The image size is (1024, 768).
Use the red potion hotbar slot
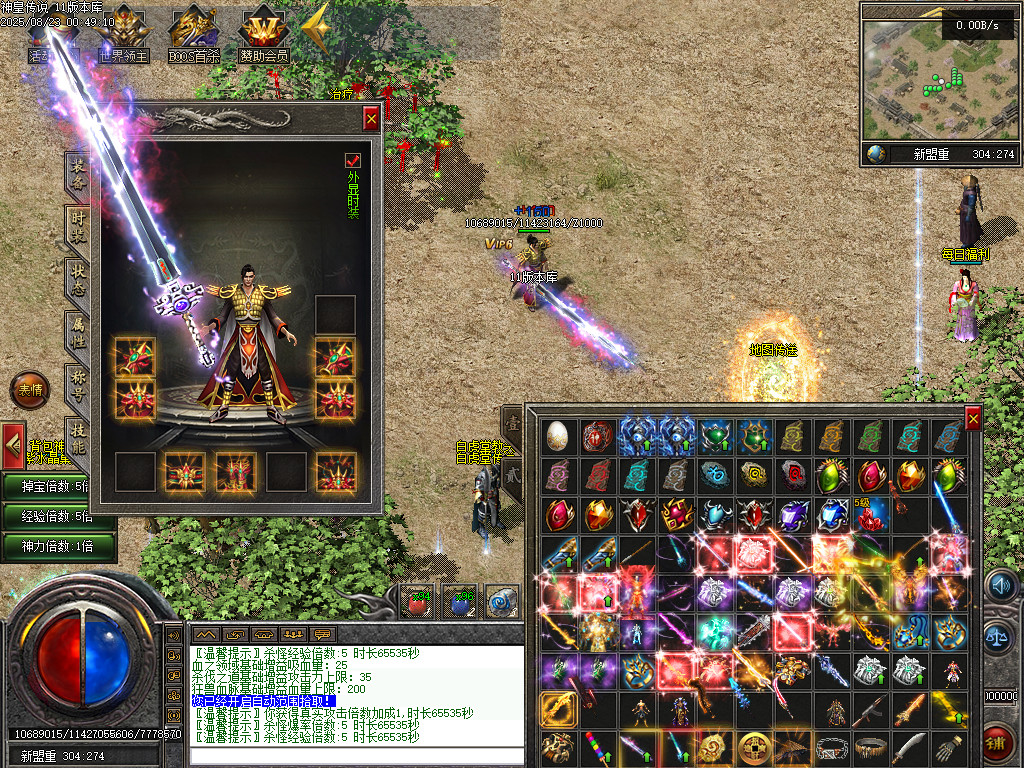(416, 601)
